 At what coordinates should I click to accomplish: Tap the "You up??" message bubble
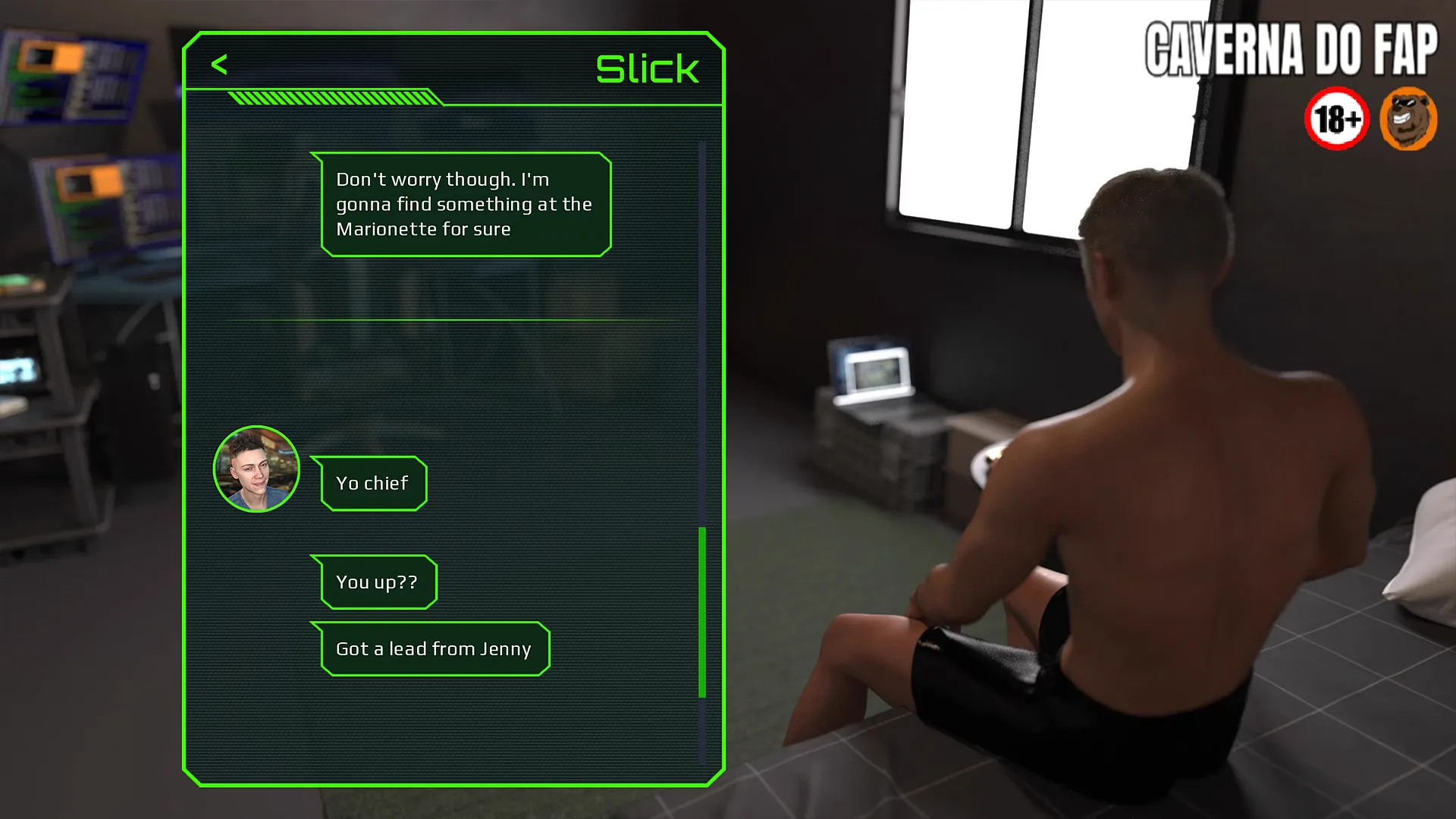point(376,582)
